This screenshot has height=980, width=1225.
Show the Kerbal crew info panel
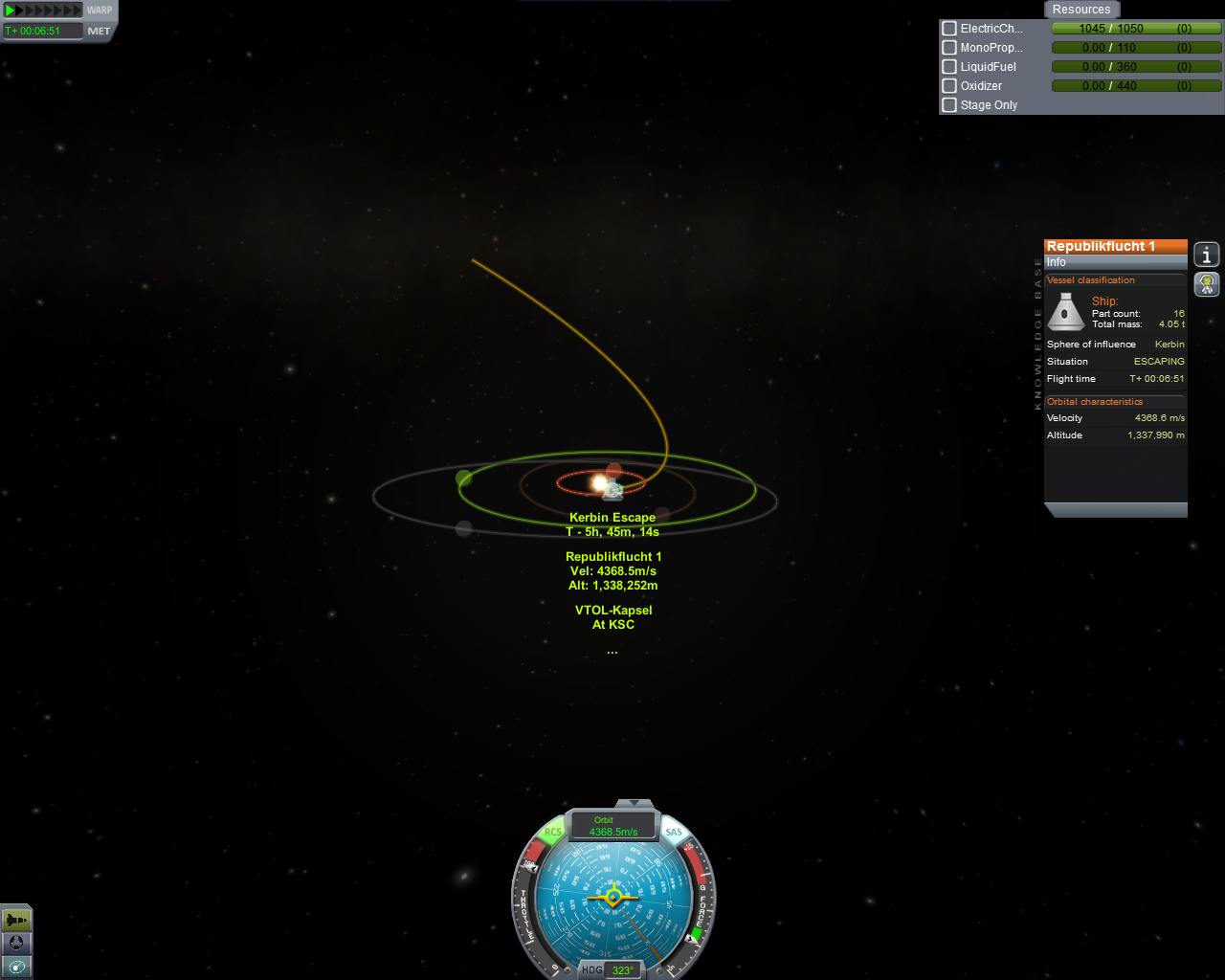[1207, 283]
